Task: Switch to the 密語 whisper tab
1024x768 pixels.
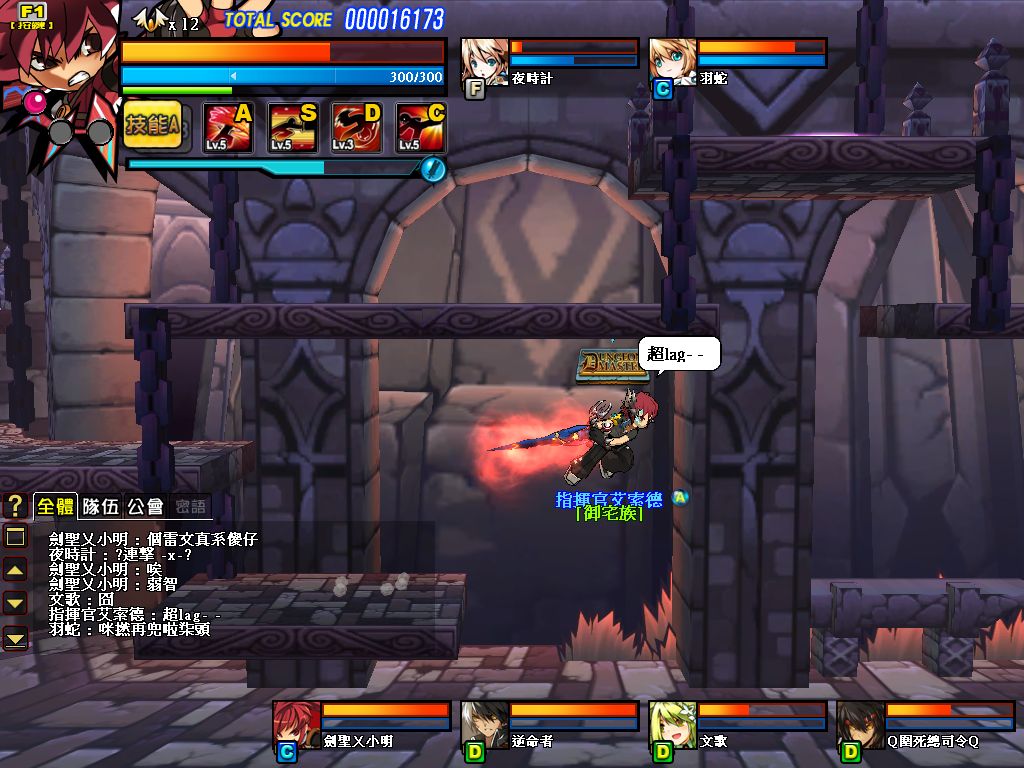Action: [x=190, y=506]
